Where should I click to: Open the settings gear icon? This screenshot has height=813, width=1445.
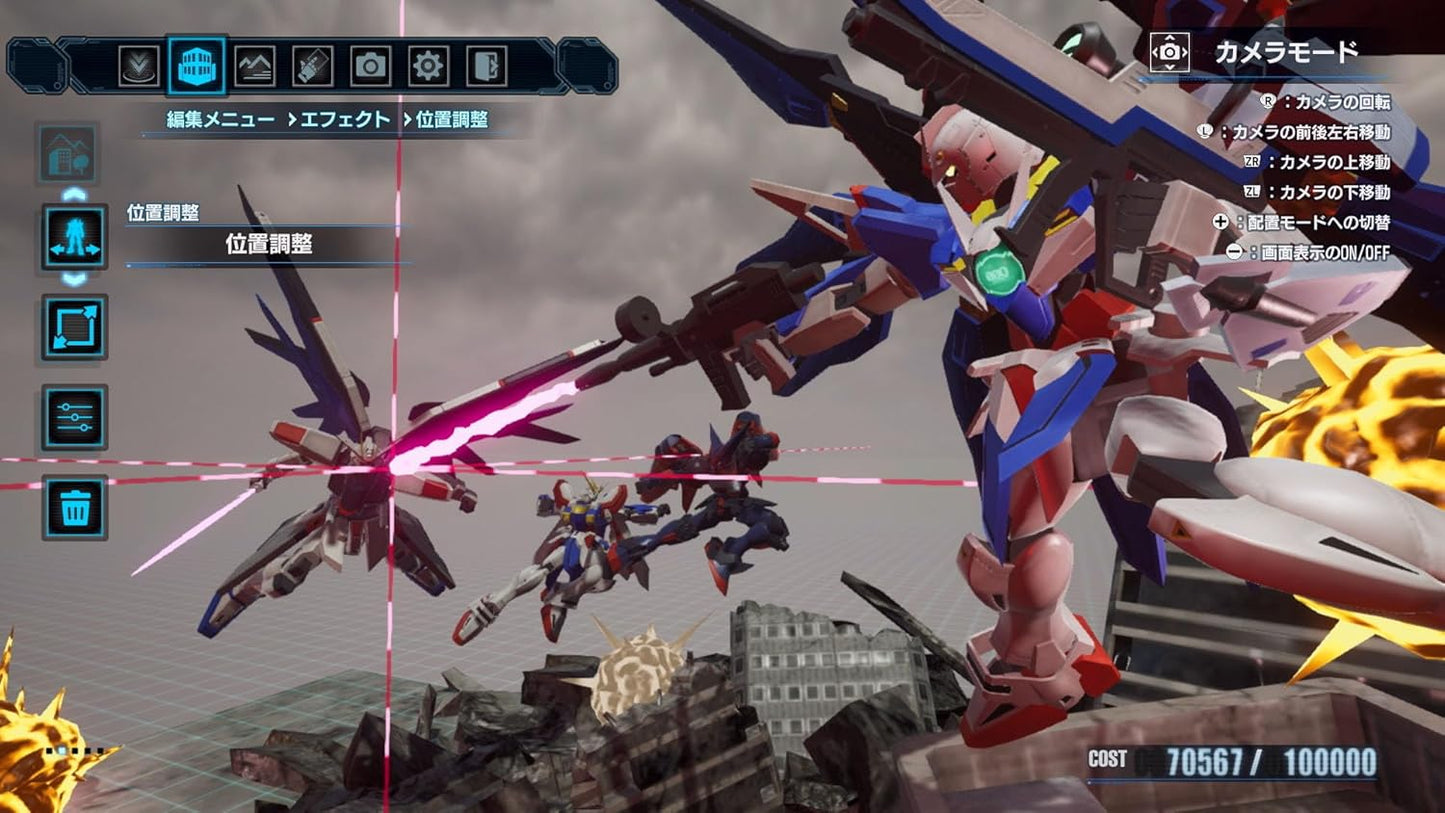click(428, 66)
